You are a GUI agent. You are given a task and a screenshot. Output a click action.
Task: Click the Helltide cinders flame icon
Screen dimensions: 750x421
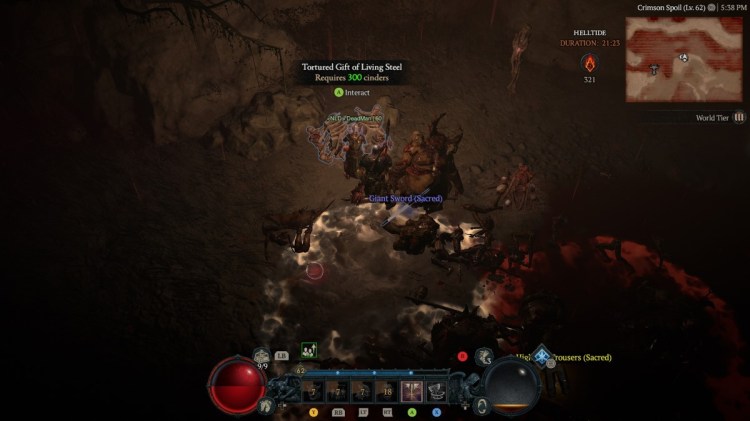(x=589, y=64)
